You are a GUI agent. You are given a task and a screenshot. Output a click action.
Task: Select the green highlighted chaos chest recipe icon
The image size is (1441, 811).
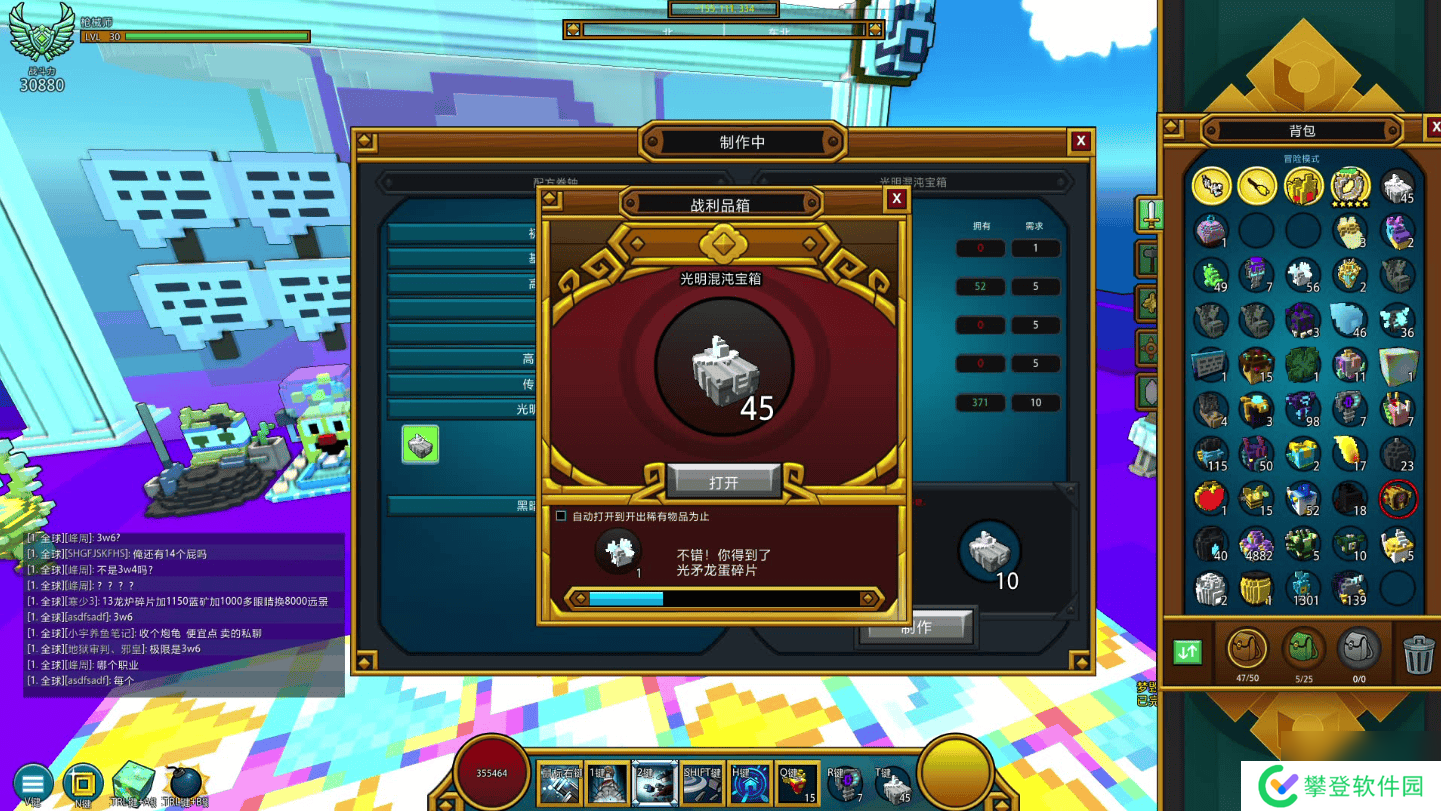(420, 444)
